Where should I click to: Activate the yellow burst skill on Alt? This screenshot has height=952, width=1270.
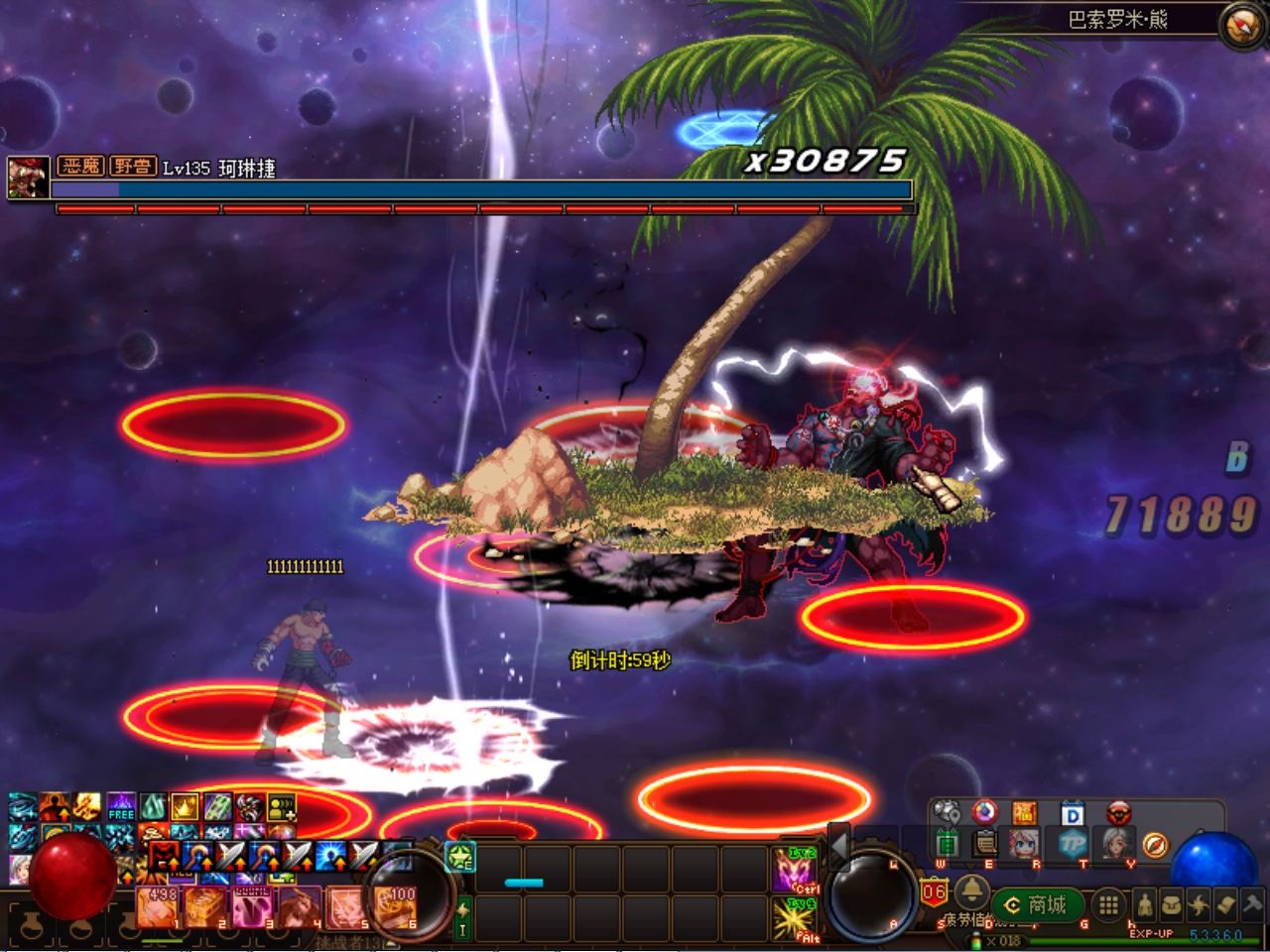pos(795,918)
